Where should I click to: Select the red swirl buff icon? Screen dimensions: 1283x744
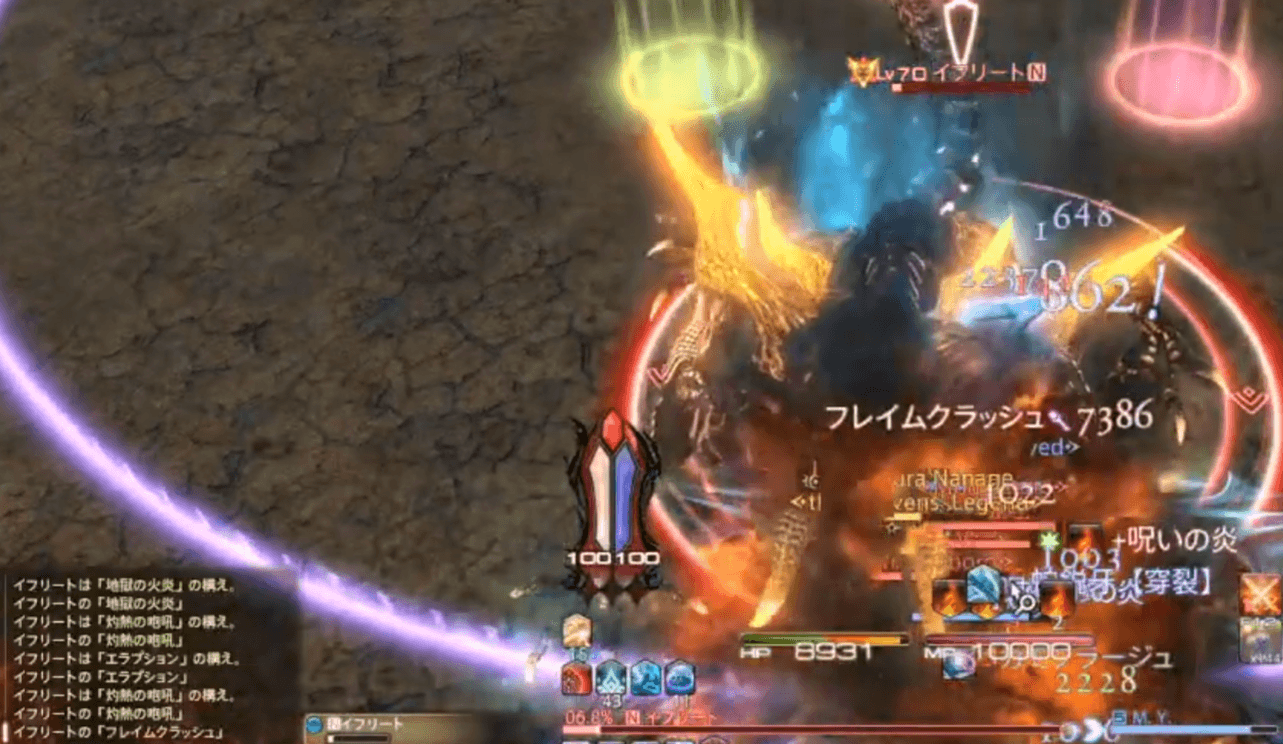click(x=577, y=679)
